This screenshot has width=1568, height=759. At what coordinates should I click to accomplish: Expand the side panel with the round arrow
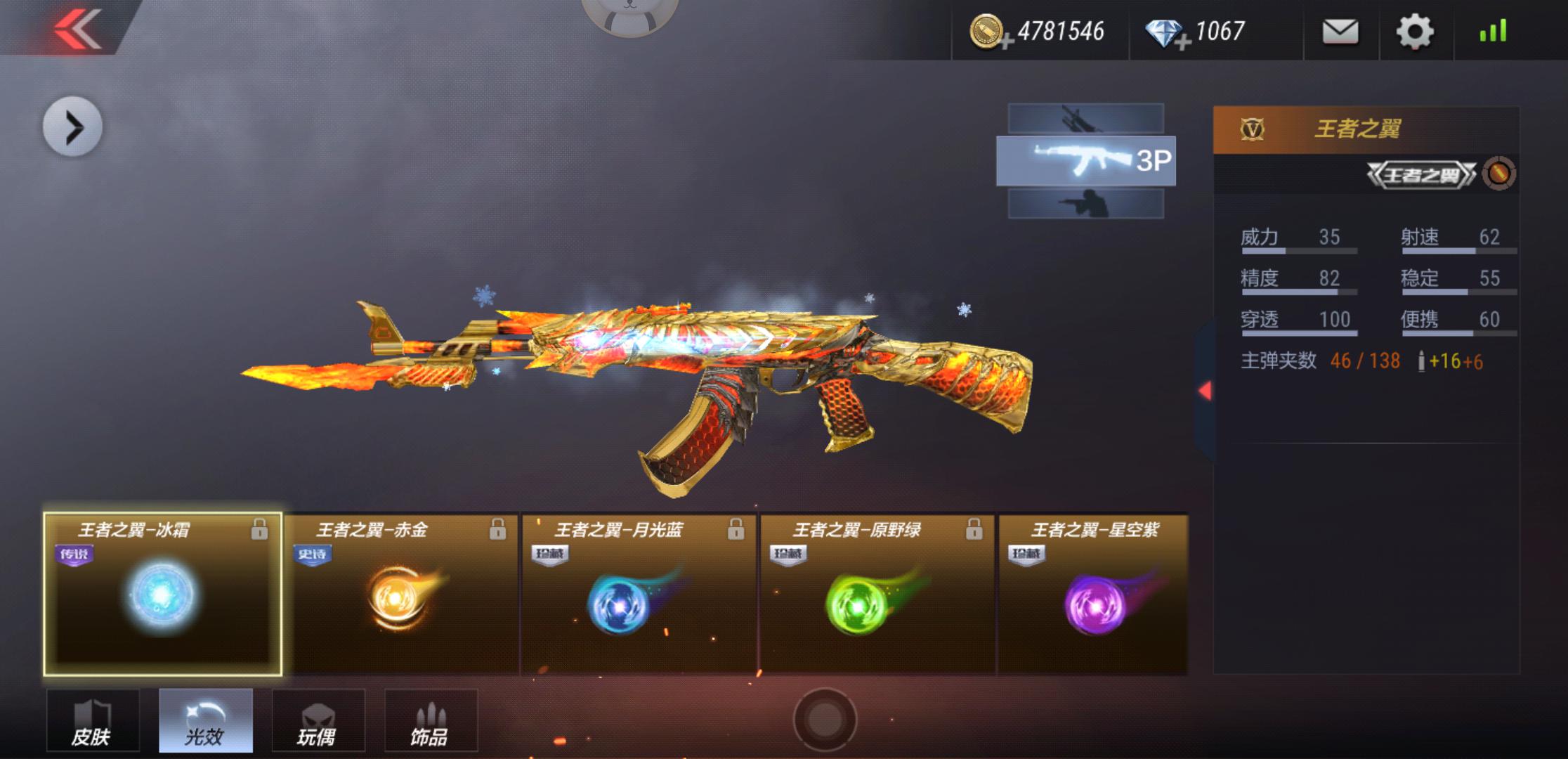tap(72, 126)
